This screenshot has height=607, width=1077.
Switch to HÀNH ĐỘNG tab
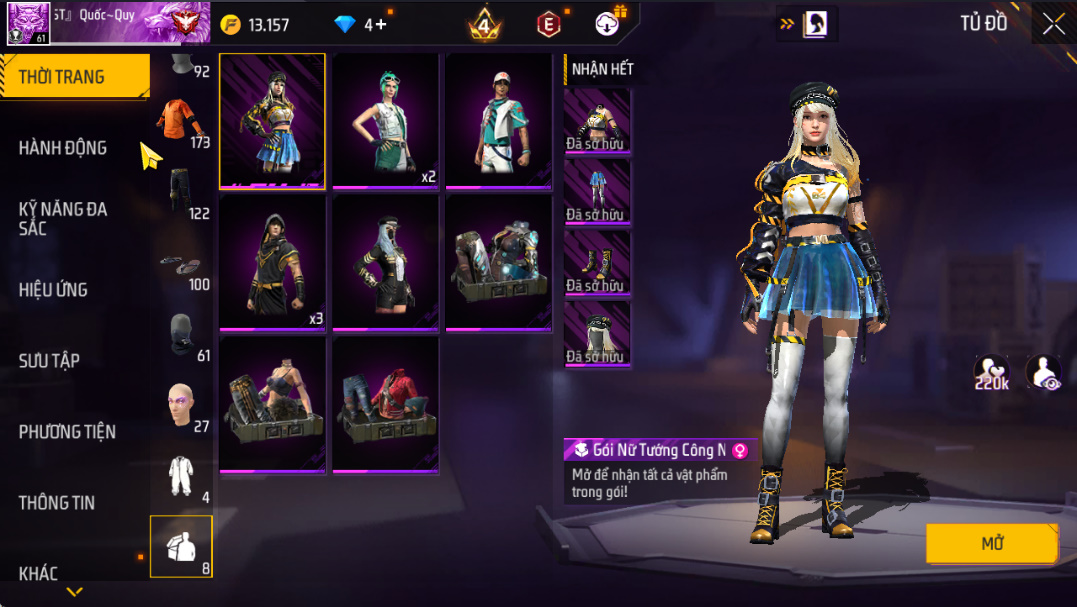[62, 148]
